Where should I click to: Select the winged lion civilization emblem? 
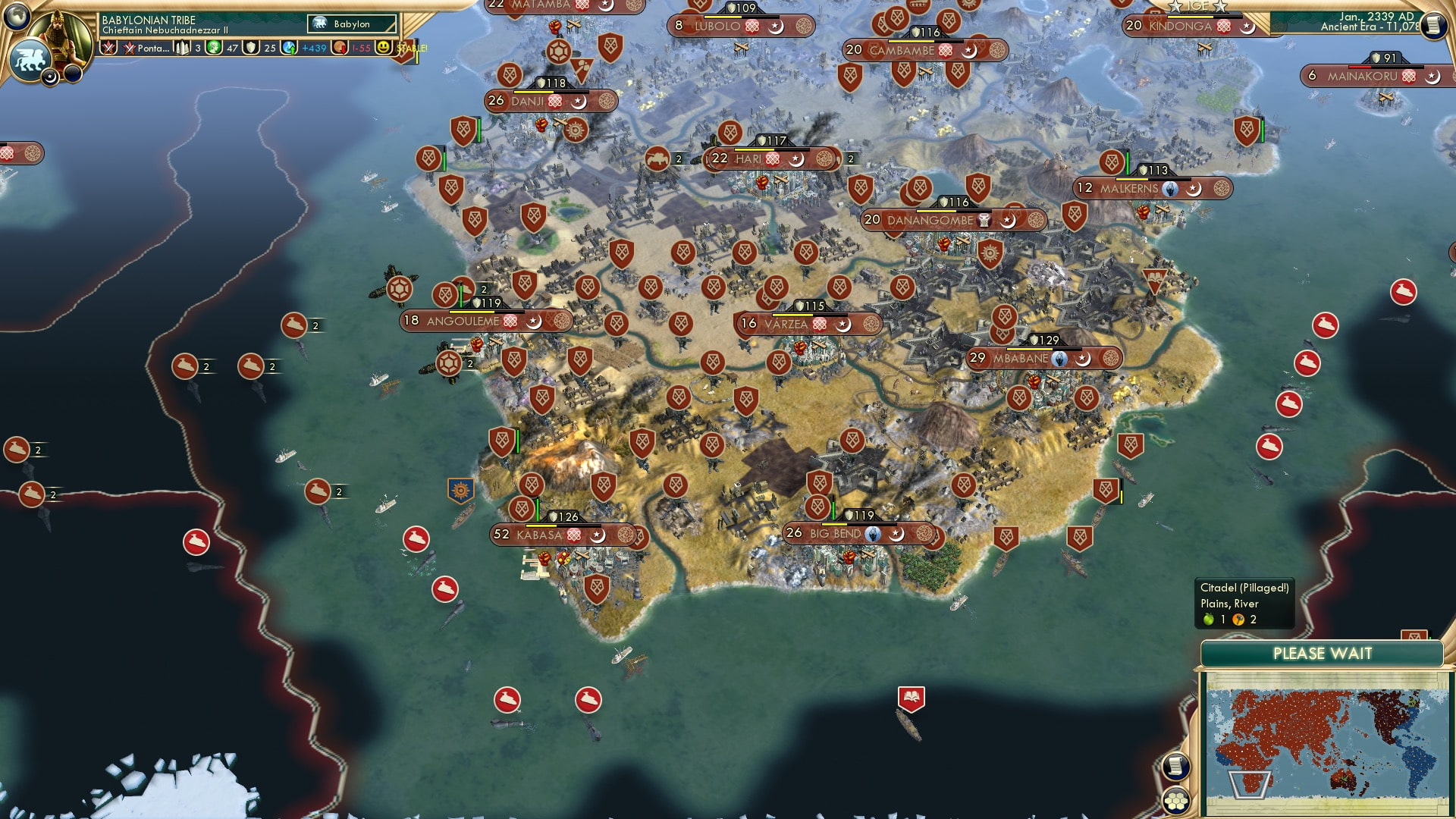pos(30,59)
